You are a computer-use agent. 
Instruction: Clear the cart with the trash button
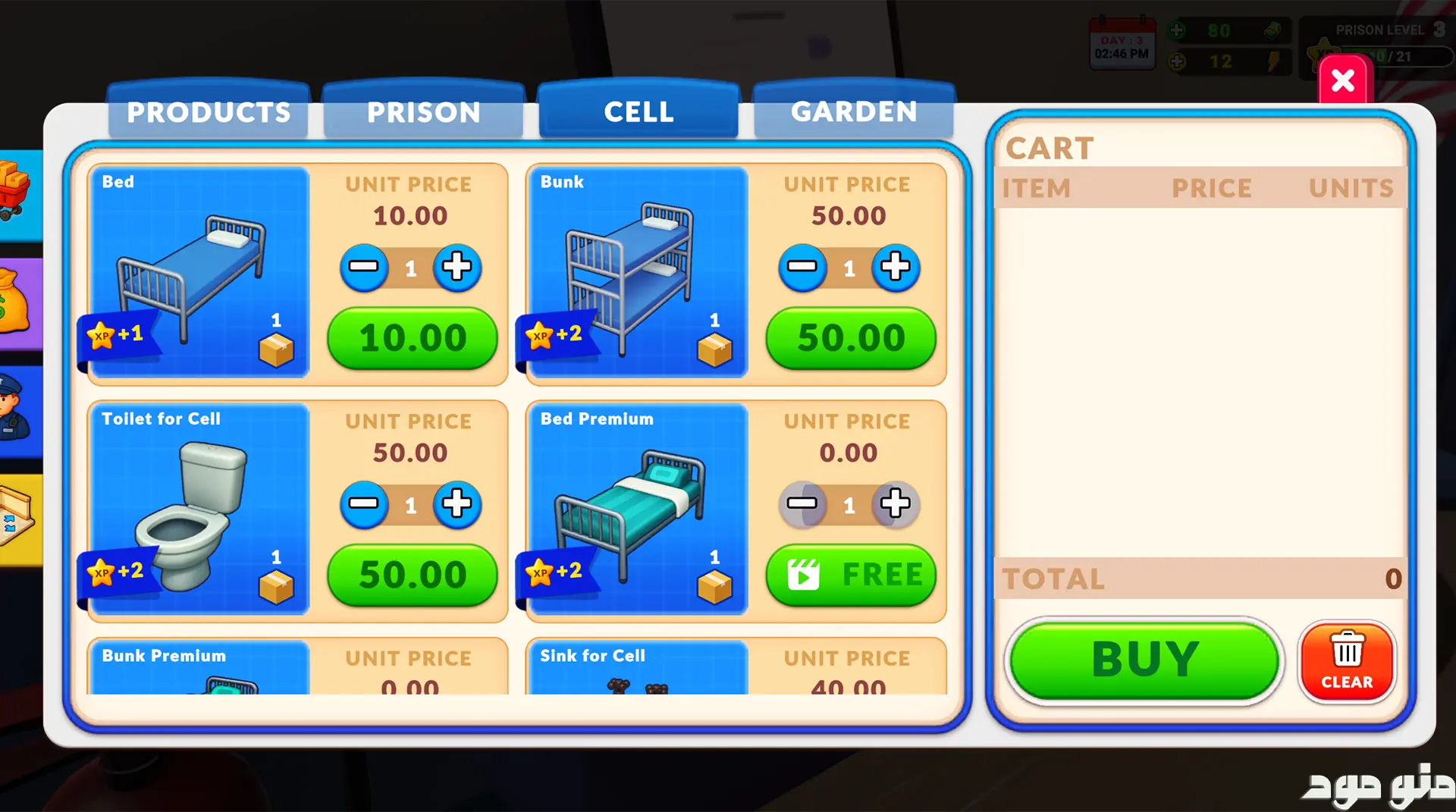(x=1347, y=661)
